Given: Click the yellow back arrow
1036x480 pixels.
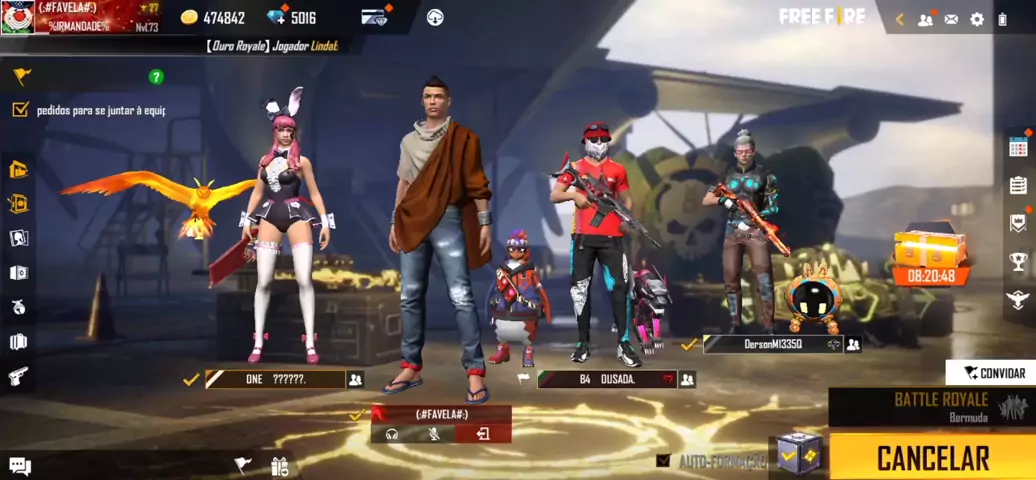Looking at the screenshot, I should [900, 19].
